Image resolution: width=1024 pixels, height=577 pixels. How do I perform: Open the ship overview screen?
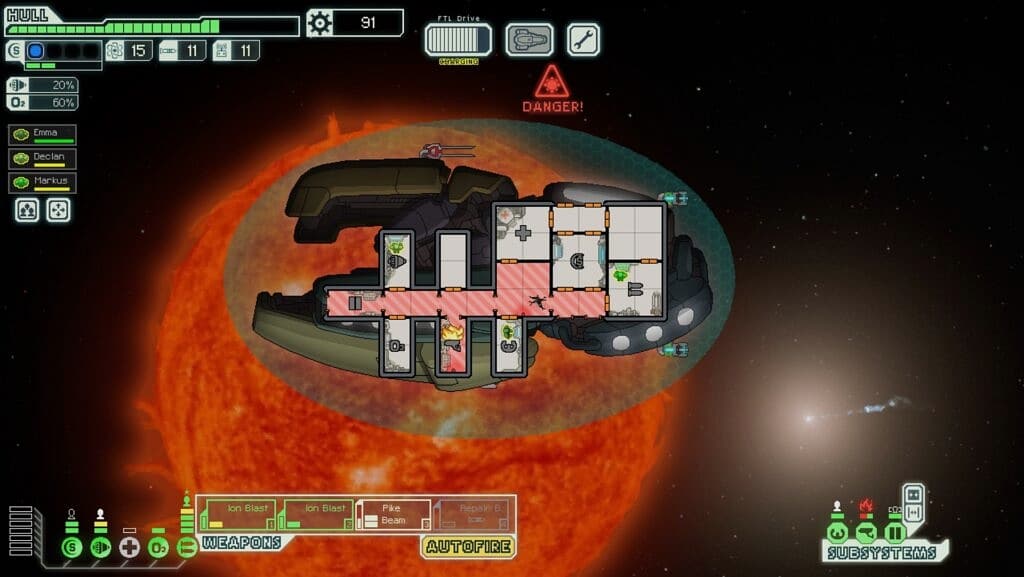click(x=529, y=40)
